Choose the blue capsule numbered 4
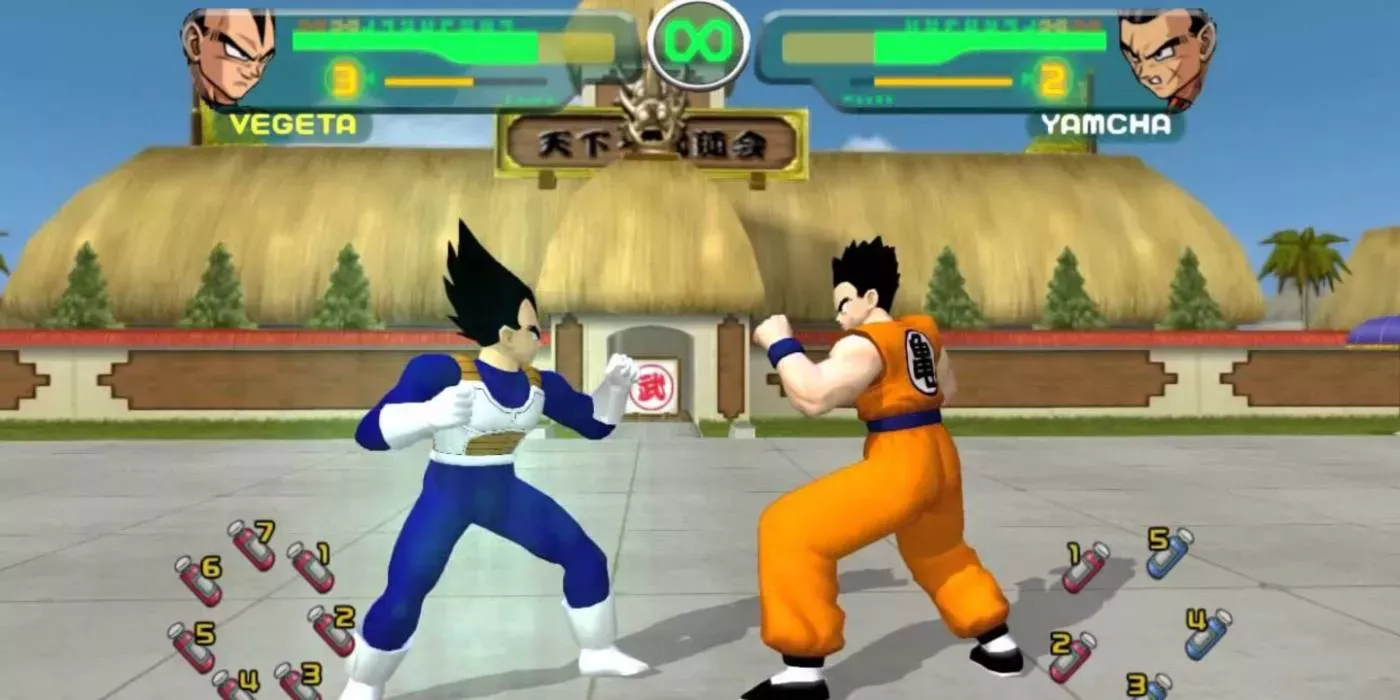 coord(1208,634)
